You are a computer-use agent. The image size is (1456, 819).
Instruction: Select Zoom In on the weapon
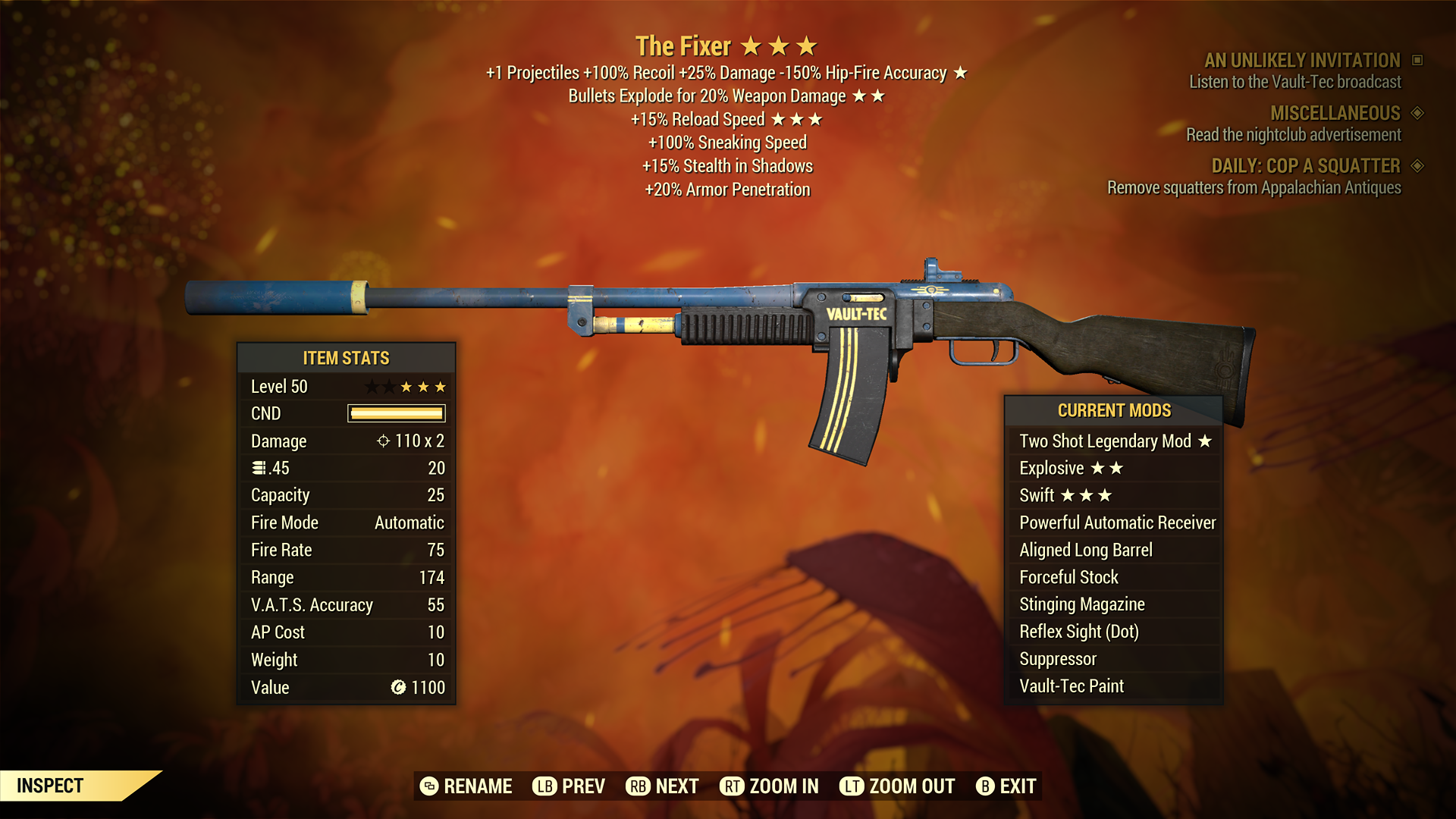pos(769,786)
